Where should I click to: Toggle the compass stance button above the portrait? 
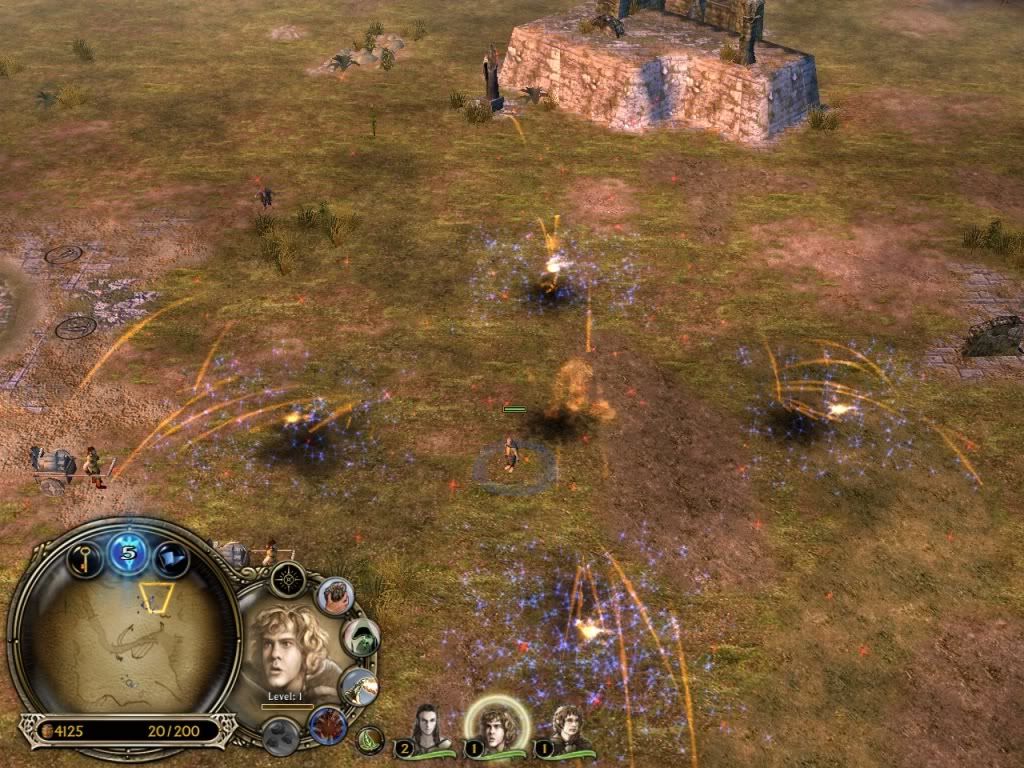pyautogui.click(x=288, y=579)
